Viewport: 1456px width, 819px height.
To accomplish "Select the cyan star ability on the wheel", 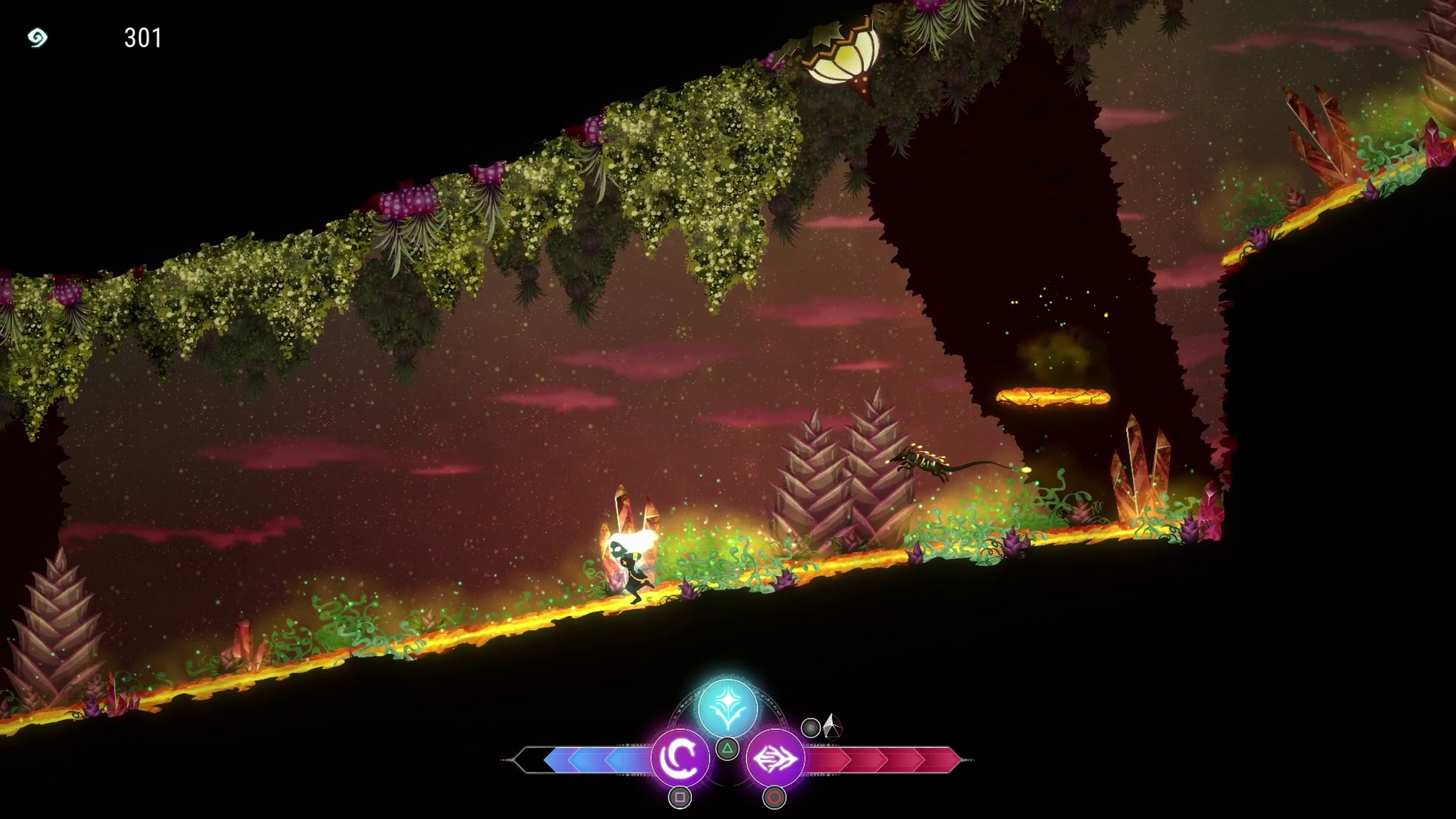I will click(x=728, y=706).
